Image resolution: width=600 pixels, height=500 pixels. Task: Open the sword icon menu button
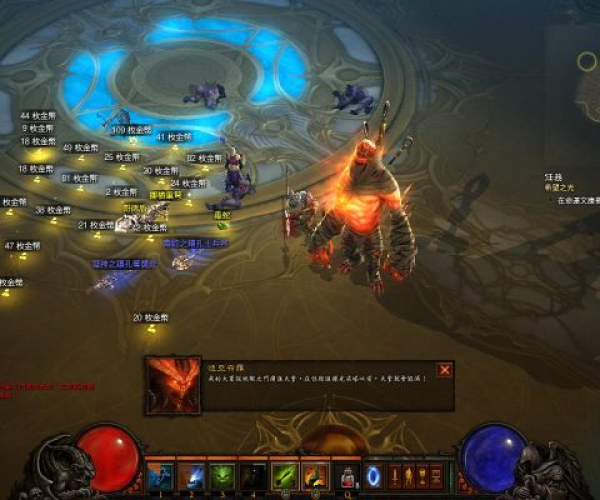pos(394,475)
